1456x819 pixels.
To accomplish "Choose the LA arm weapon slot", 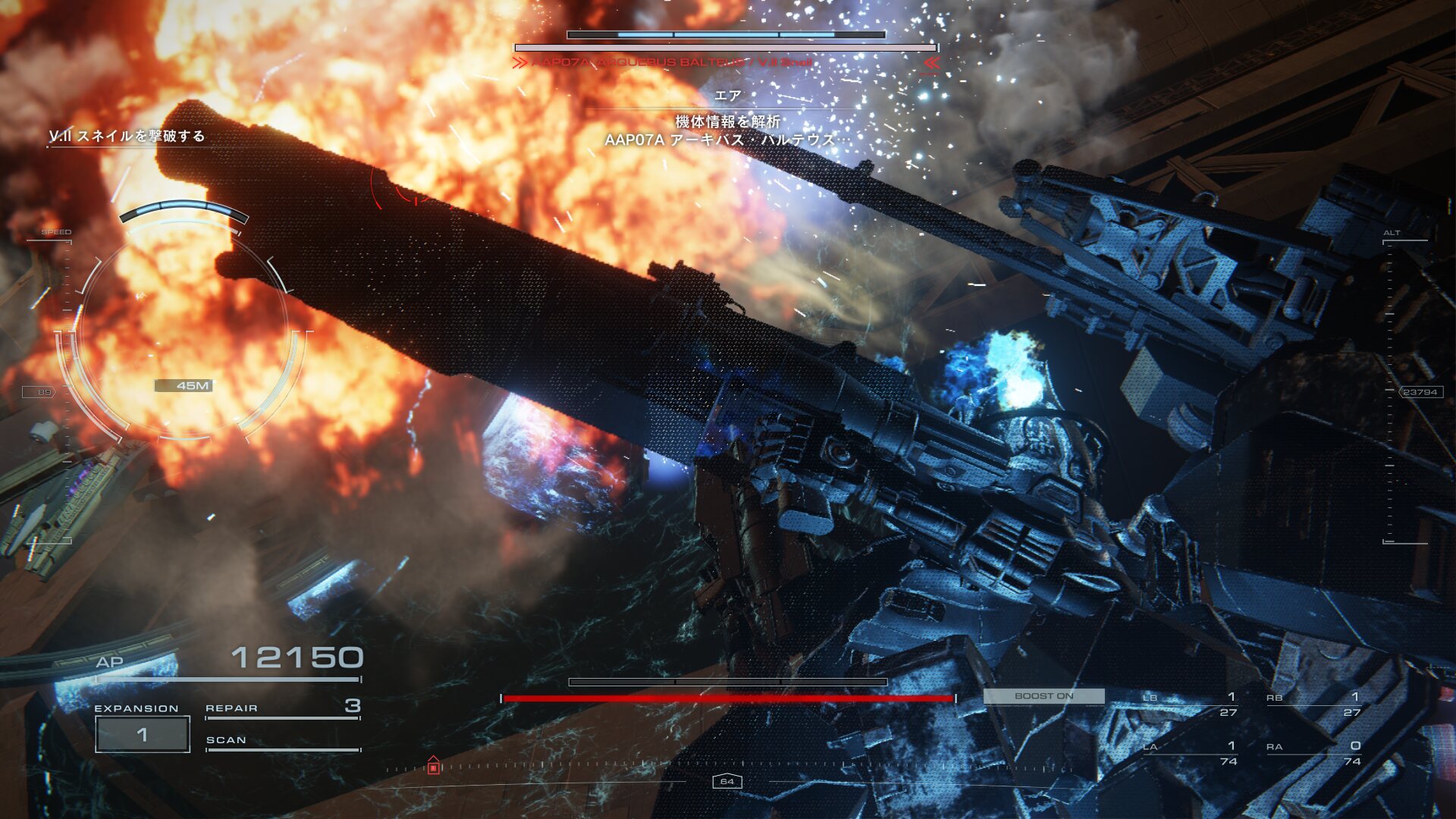I will click(x=1190, y=753).
